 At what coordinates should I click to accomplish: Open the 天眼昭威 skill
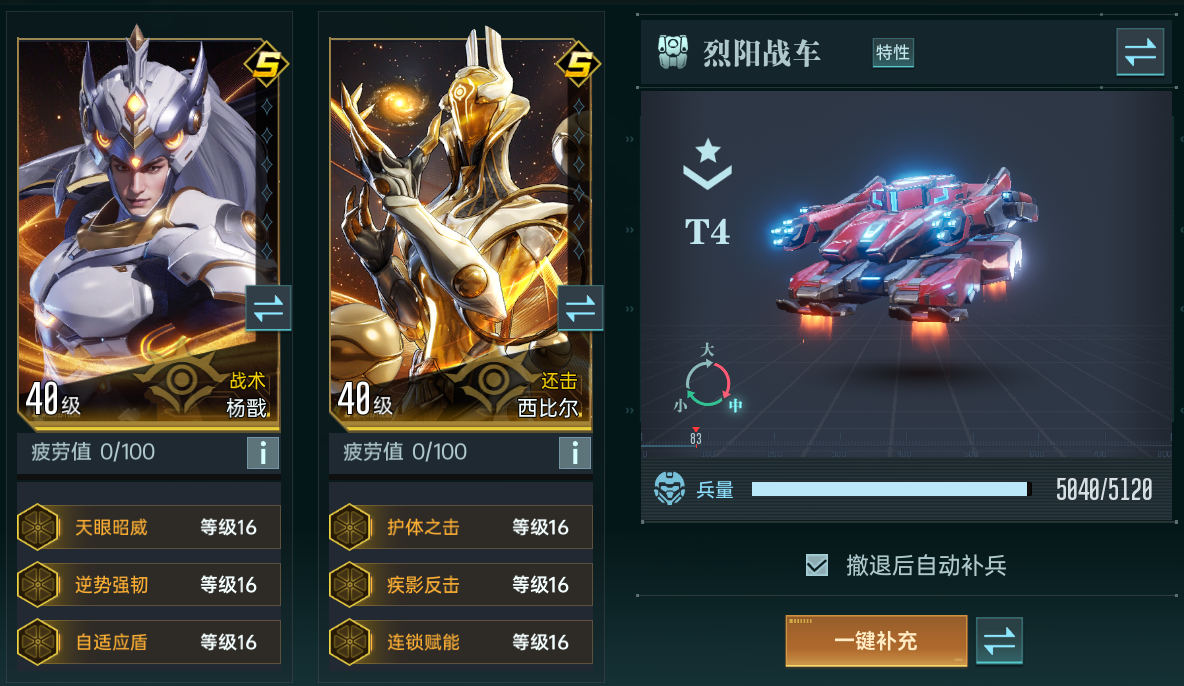[x=149, y=527]
